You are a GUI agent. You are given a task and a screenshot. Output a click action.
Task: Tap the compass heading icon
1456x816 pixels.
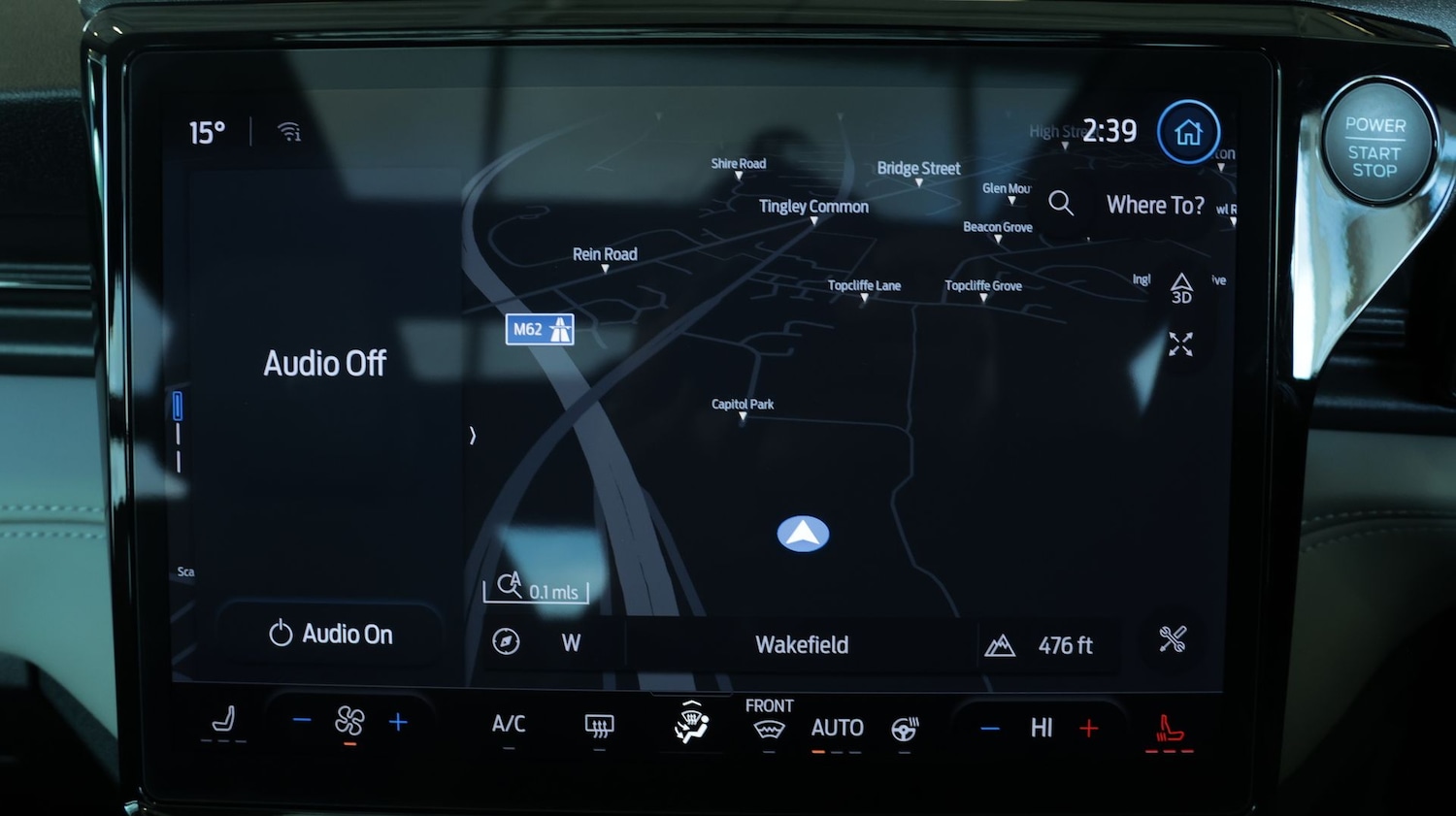tap(506, 641)
